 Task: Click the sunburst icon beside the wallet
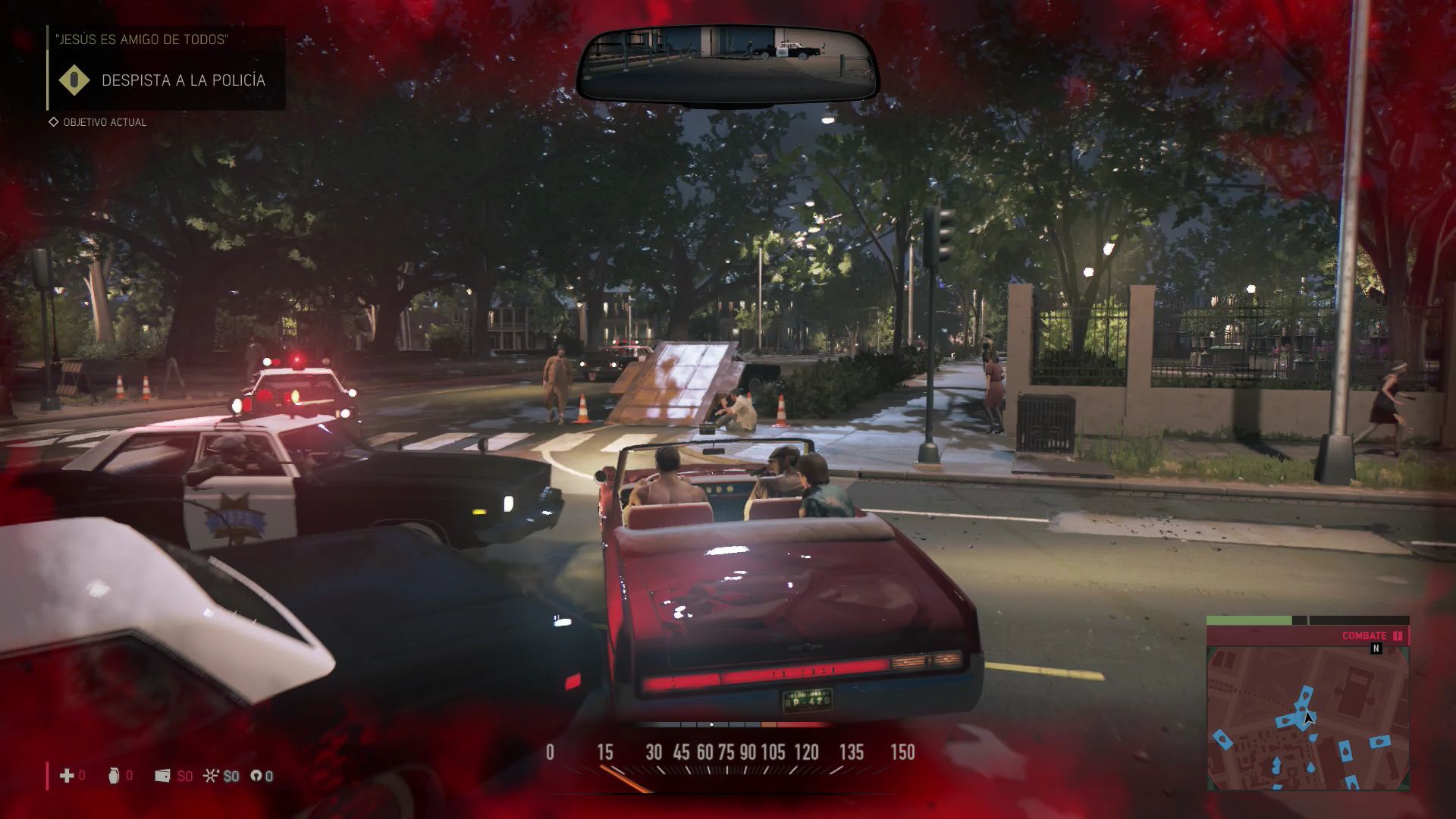211,775
